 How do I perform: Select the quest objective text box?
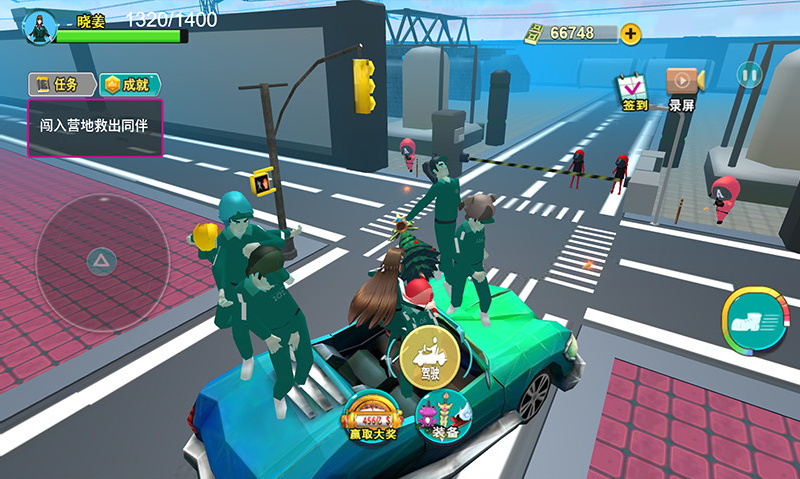click(95, 127)
